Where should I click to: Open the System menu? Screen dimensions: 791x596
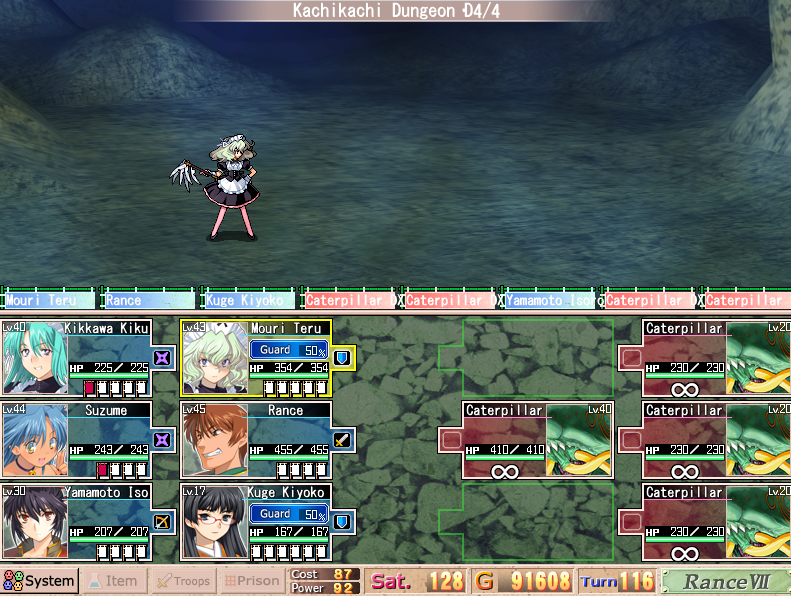tap(40, 581)
